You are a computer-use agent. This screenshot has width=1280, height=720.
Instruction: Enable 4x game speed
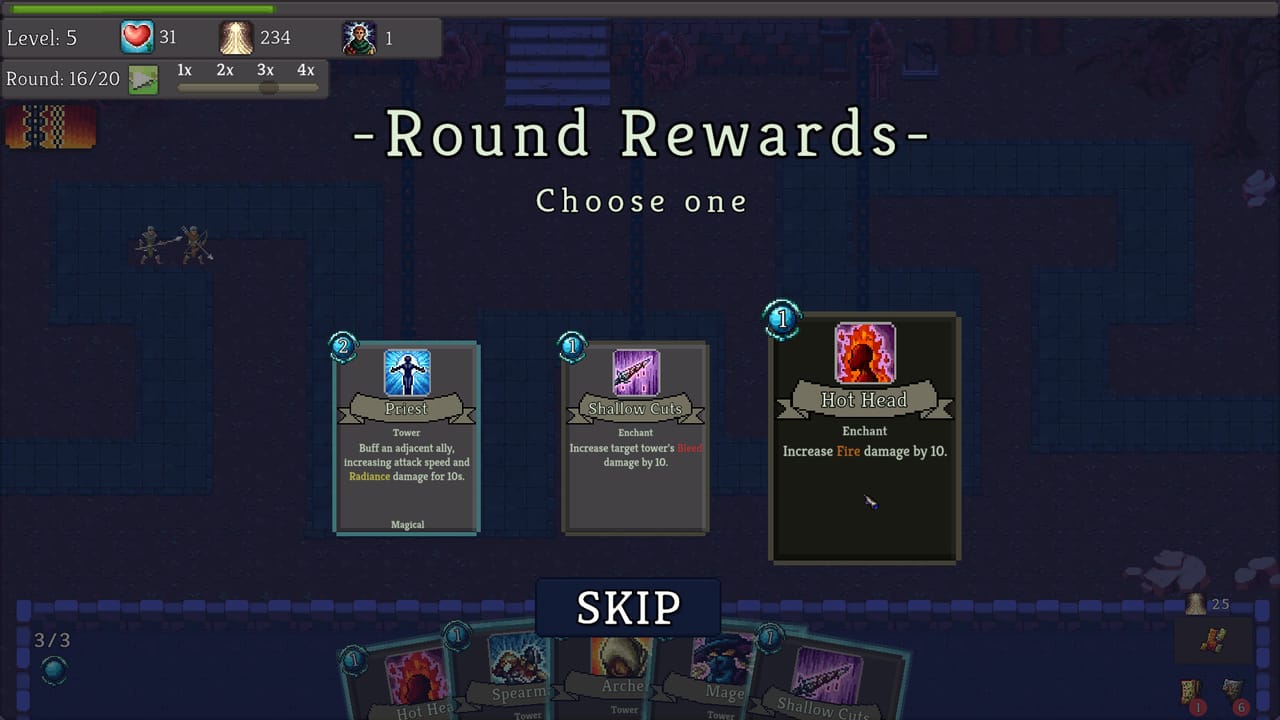click(304, 70)
